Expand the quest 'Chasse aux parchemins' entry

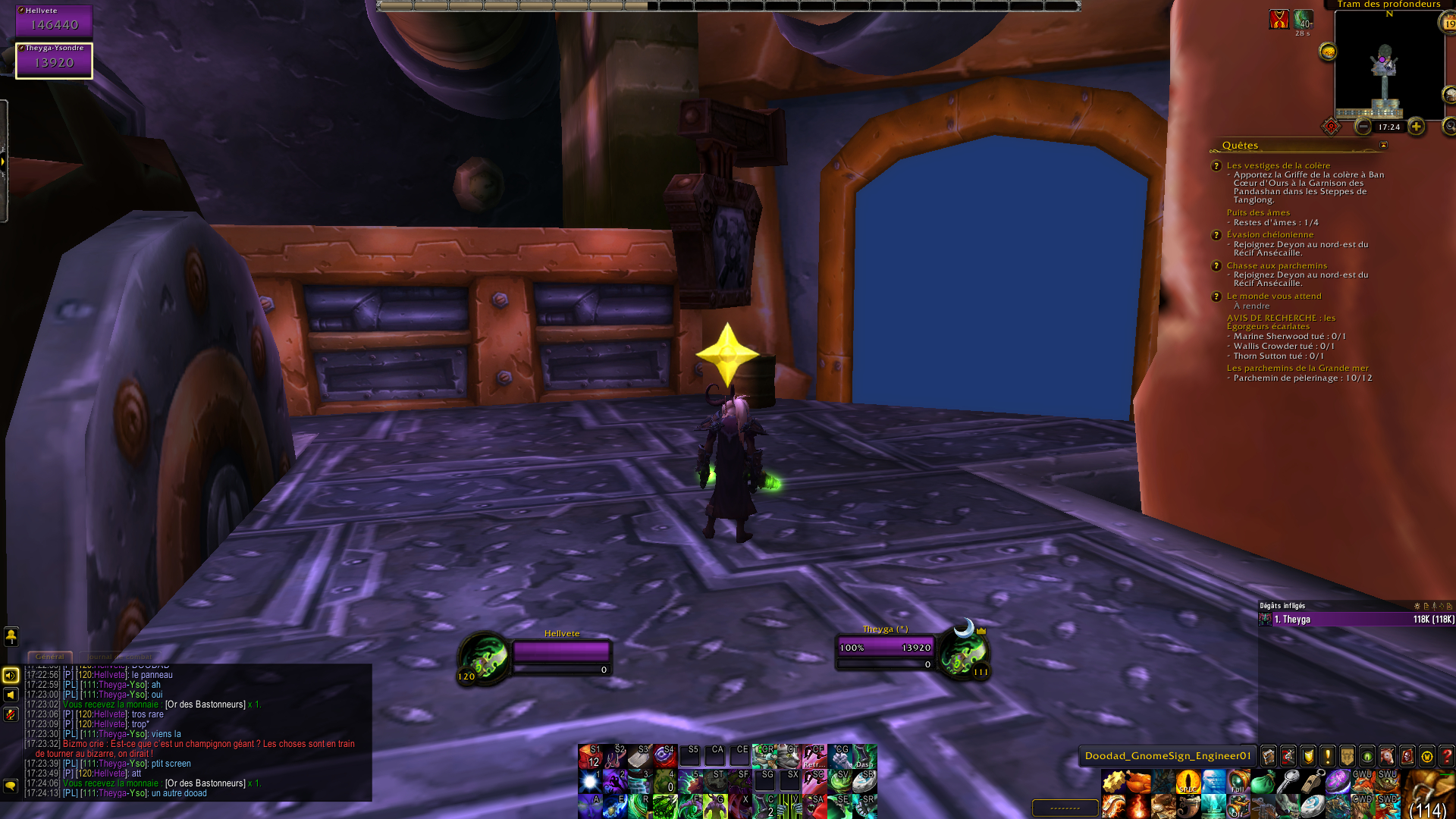[1278, 265]
